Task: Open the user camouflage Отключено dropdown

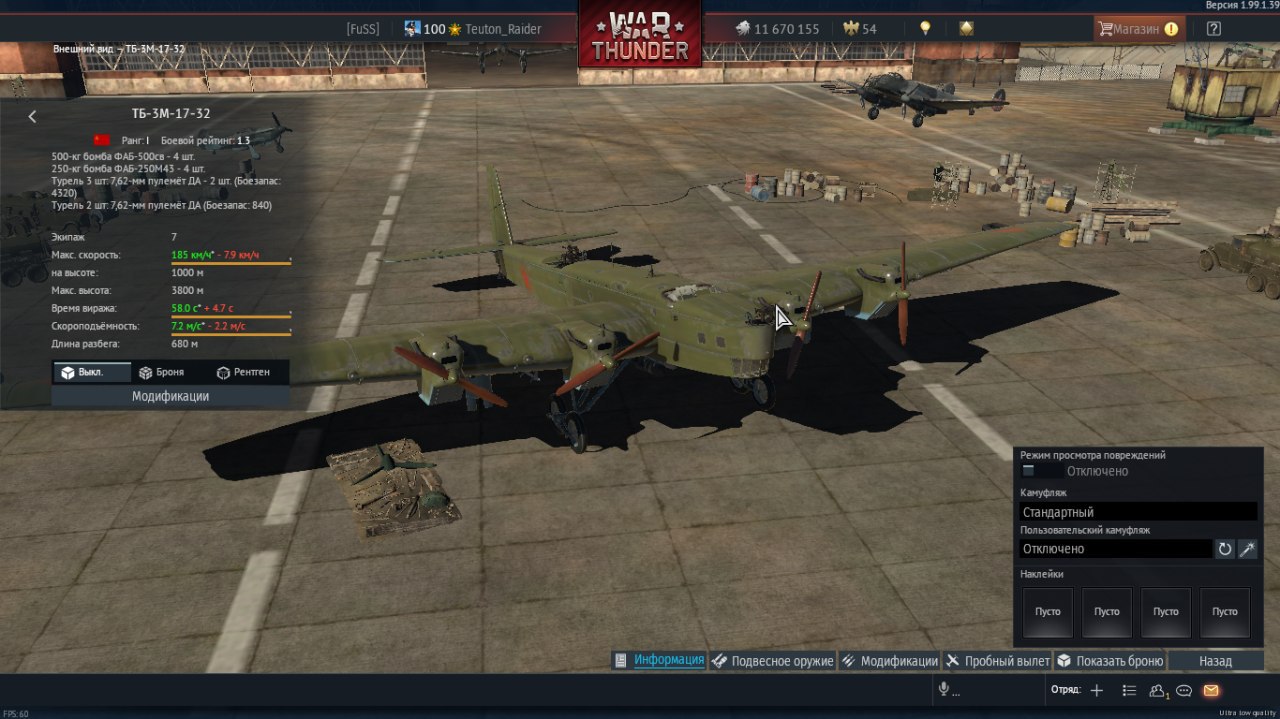Action: pyautogui.click(x=1115, y=549)
